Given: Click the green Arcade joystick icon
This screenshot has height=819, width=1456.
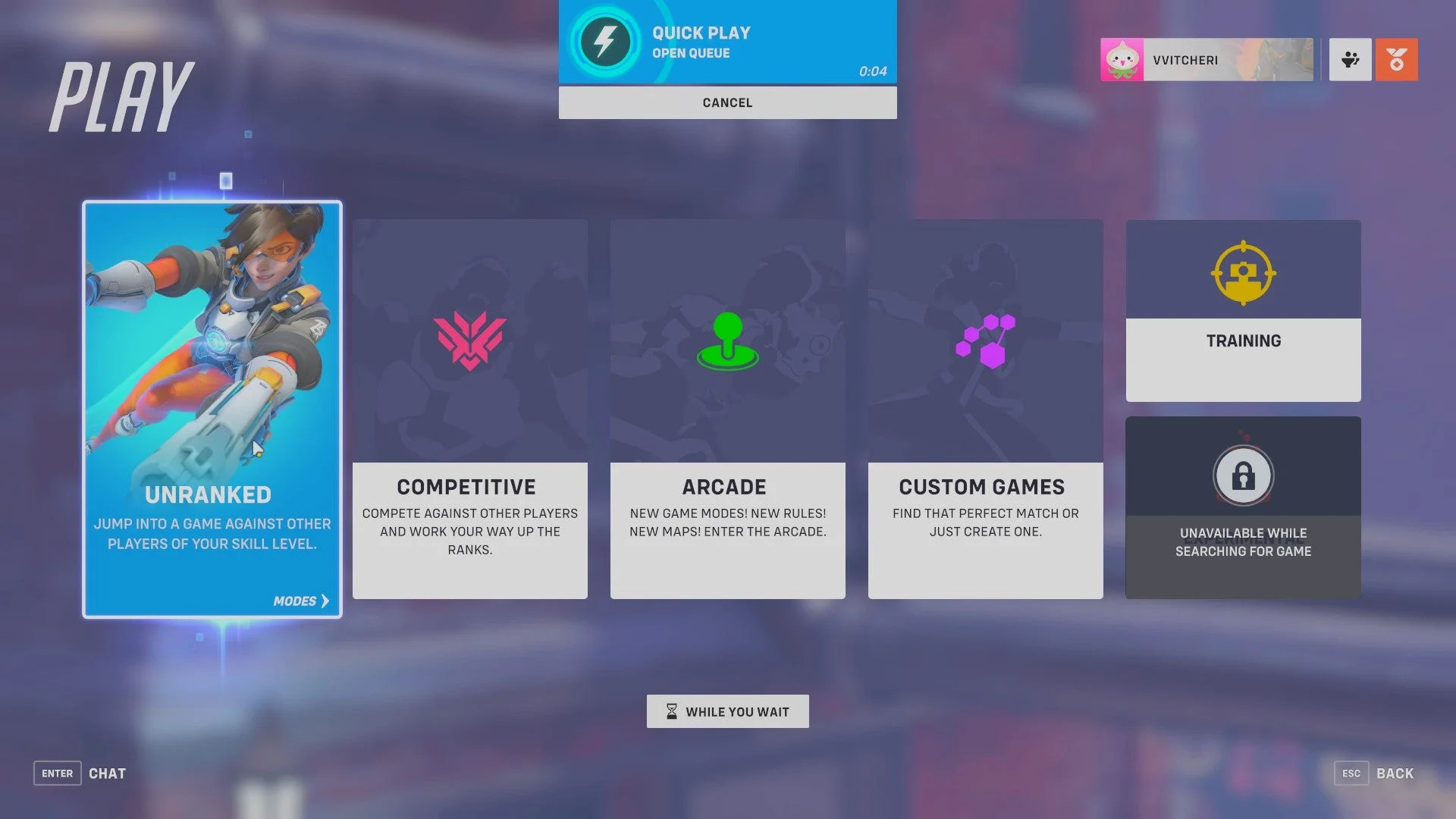Looking at the screenshot, I should pos(726,341).
